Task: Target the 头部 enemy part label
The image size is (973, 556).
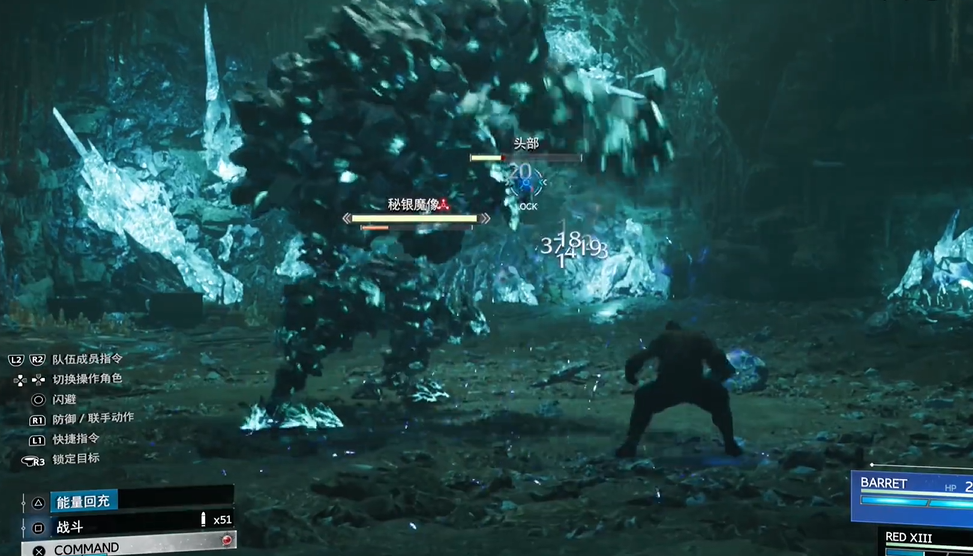Action: point(526,144)
